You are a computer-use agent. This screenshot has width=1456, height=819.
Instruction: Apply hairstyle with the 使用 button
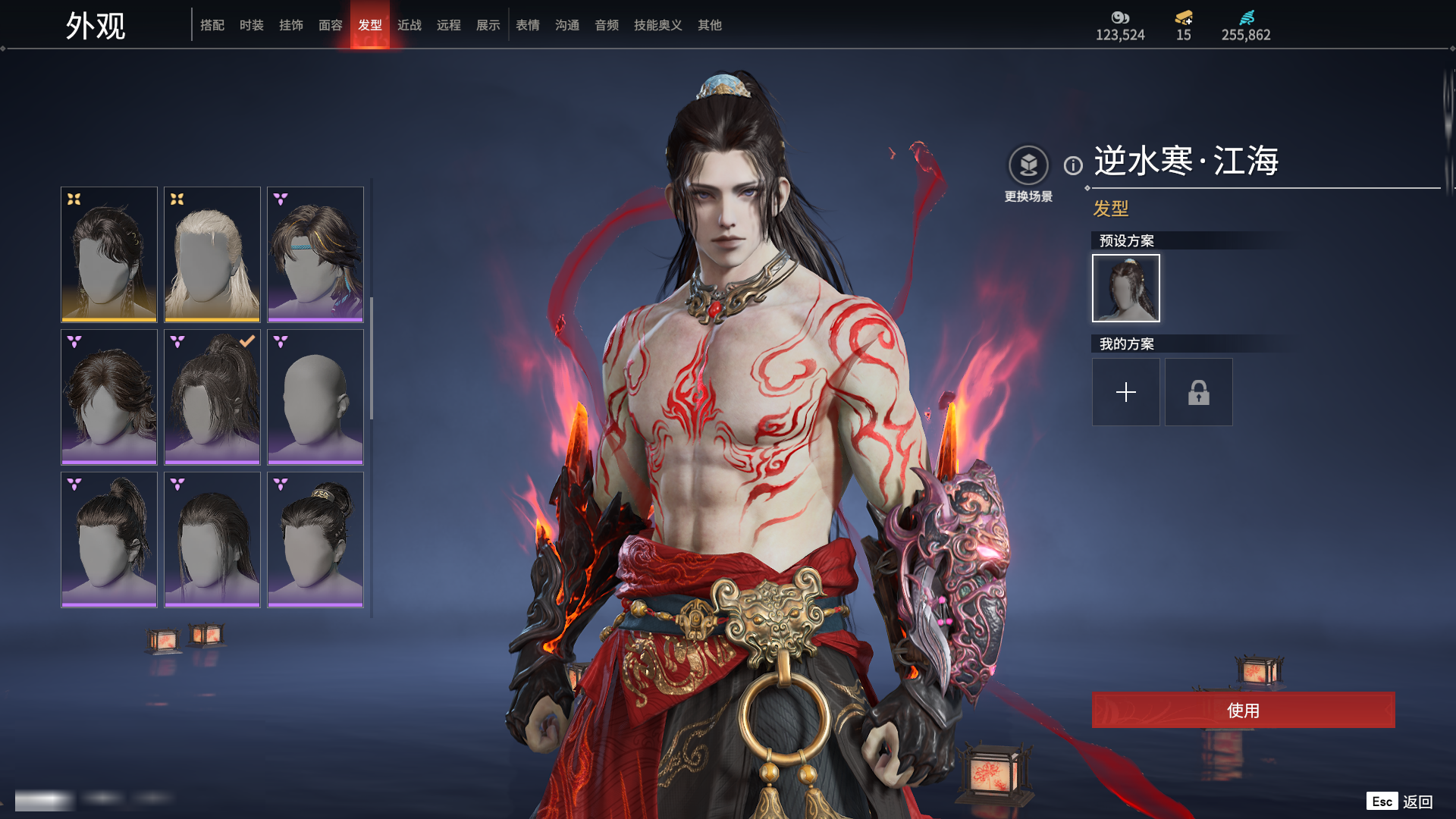[x=1243, y=710]
